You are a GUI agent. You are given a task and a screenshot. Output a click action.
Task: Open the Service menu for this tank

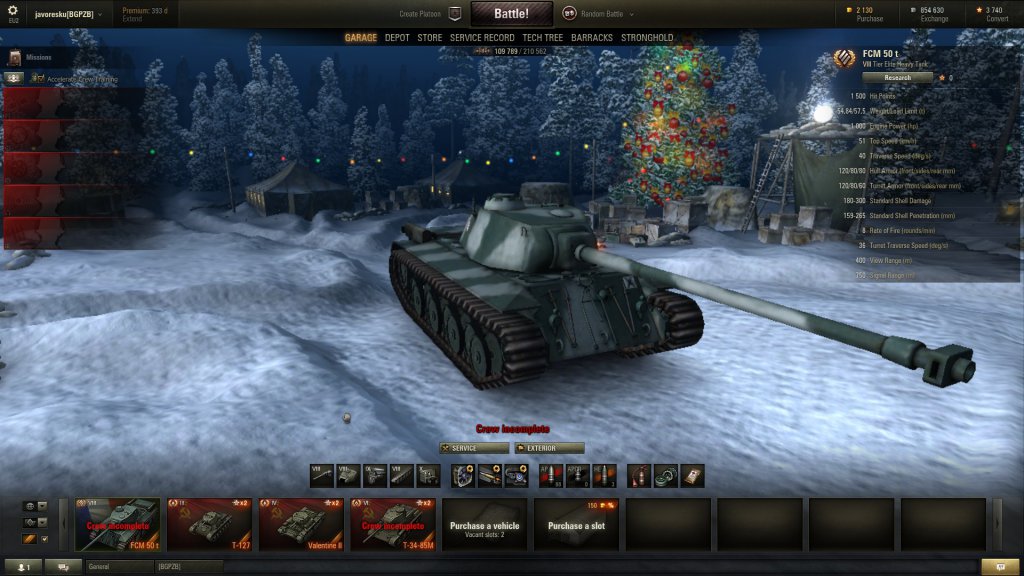coord(474,448)
